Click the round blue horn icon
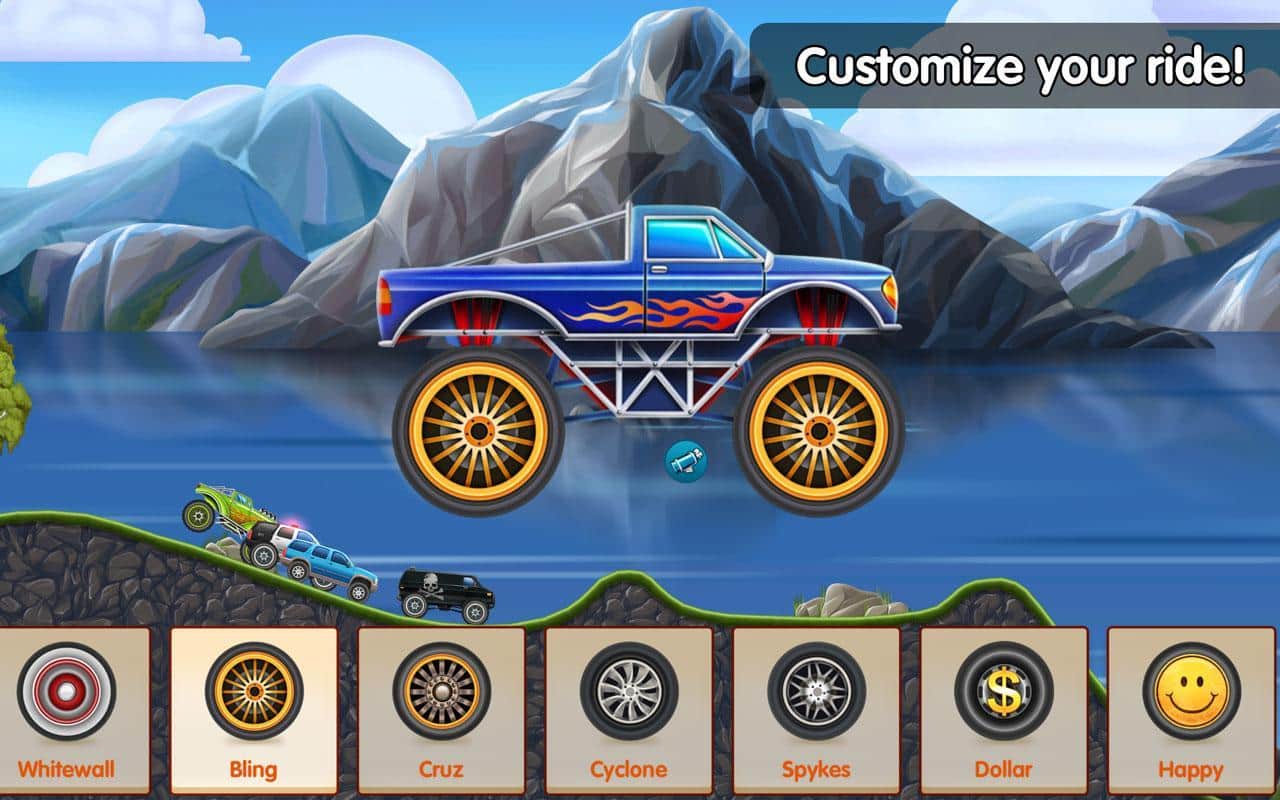 (687, 461)
